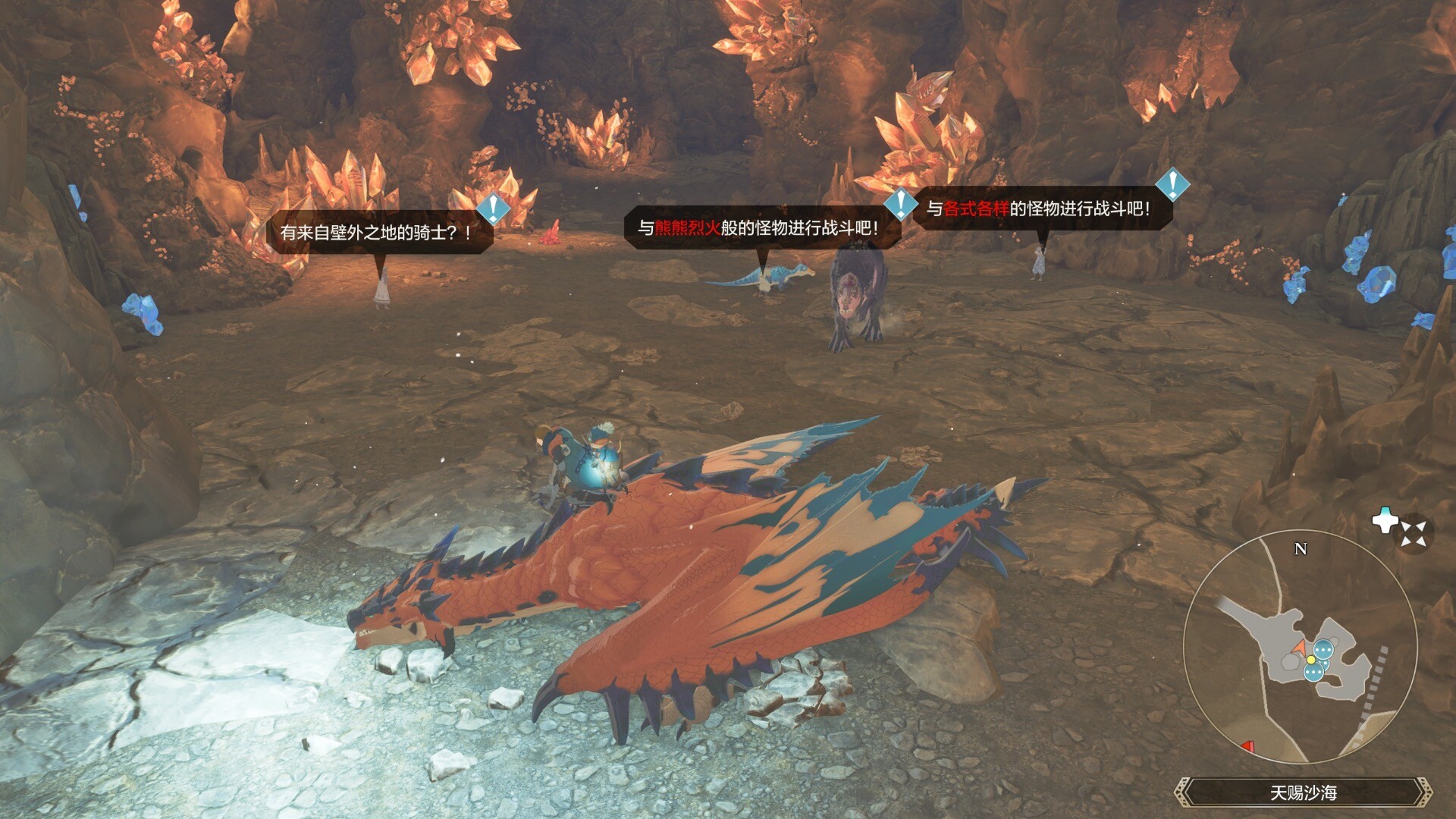Open the 有来自壁外之地的骑士 speech bubble
The height and width of the screenshot is (819, 1456).
coord(377,232)
